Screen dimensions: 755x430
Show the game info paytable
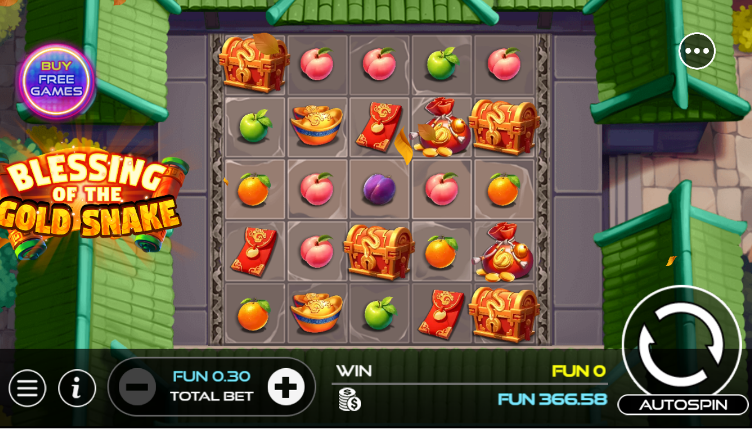point(77,388)
